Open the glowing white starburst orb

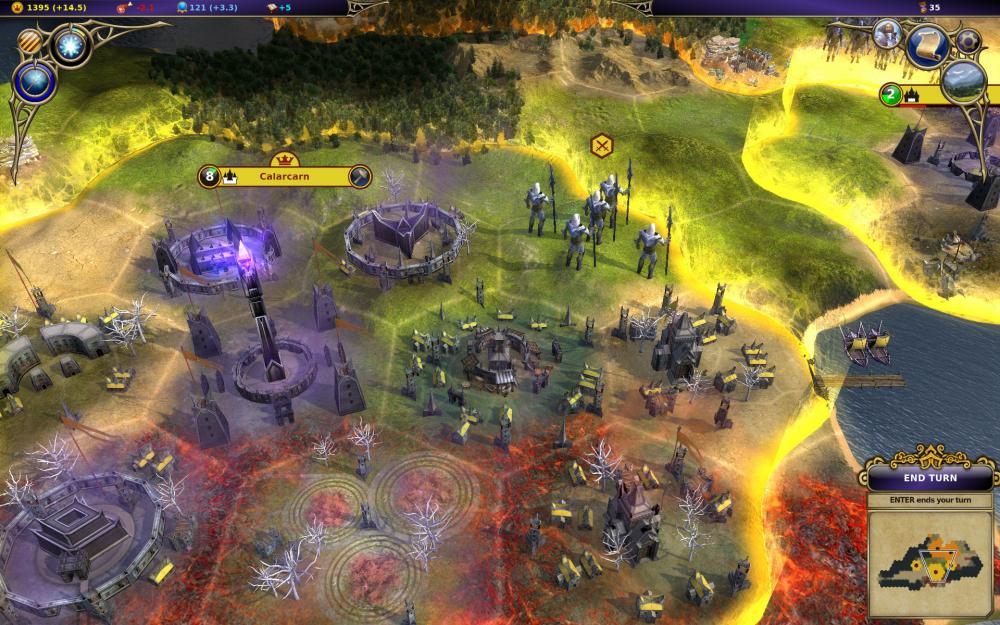71,45
